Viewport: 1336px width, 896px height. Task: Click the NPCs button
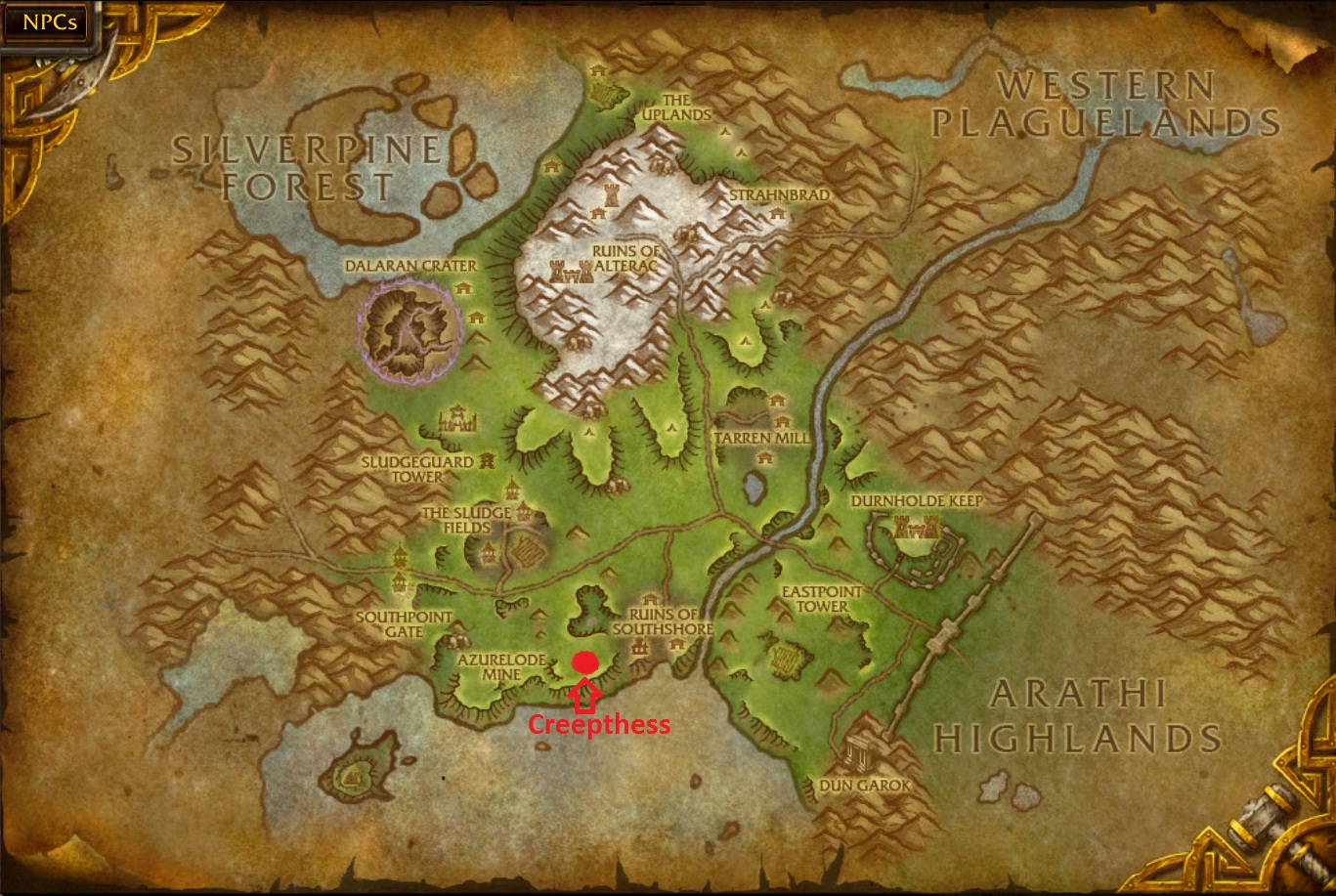(47, 21)
